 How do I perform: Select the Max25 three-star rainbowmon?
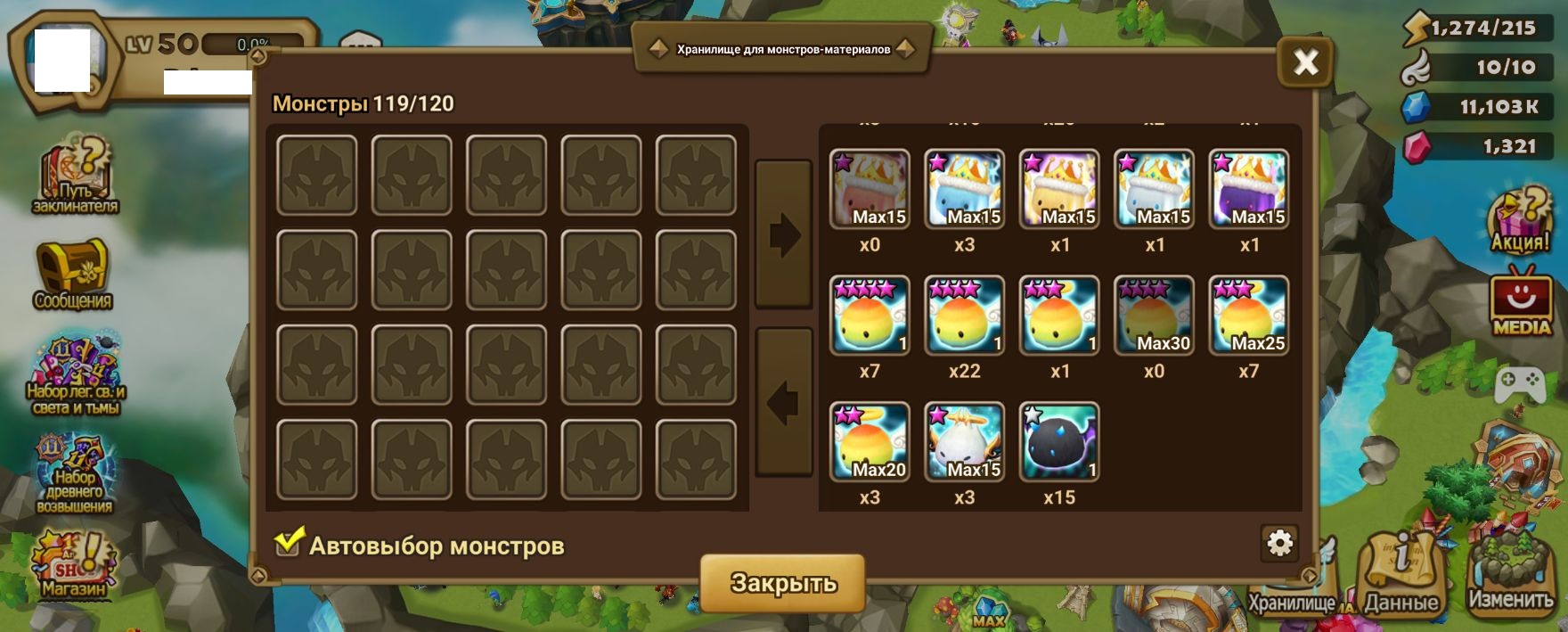coord(1248,316)
